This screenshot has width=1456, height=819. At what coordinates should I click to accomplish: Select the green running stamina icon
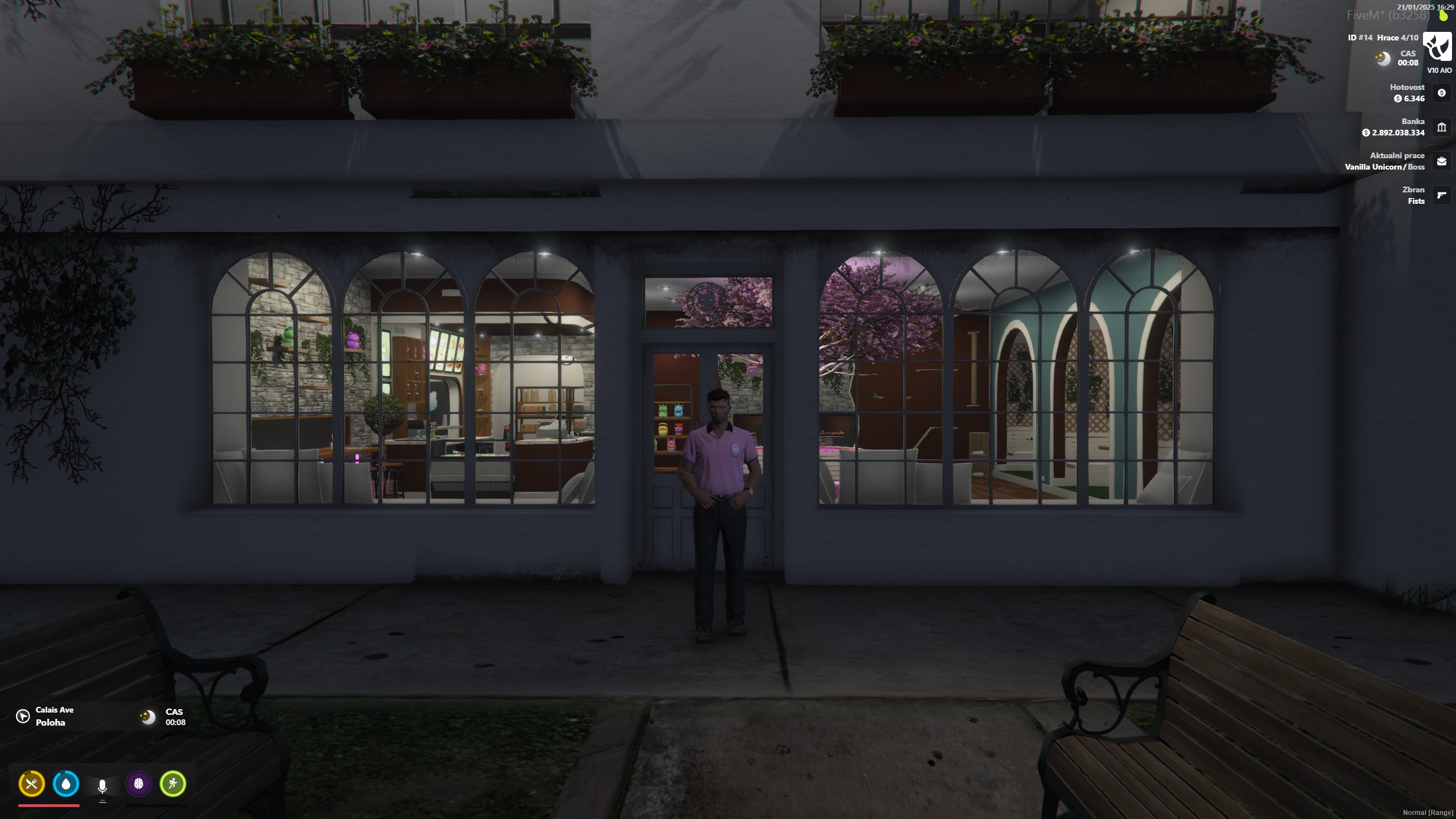pos(173,784)
